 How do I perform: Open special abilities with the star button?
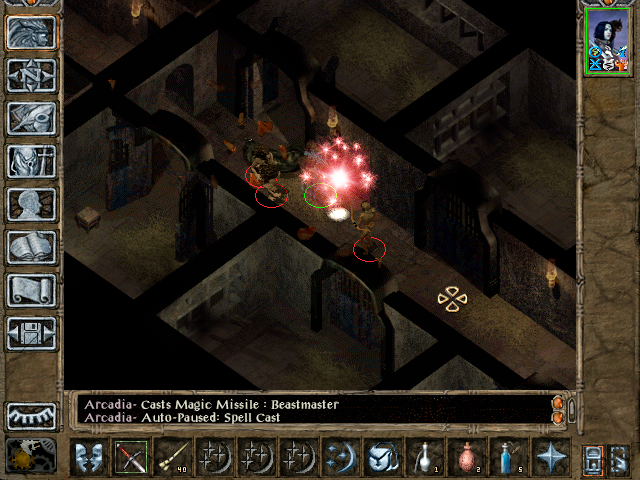pos(550,457)
